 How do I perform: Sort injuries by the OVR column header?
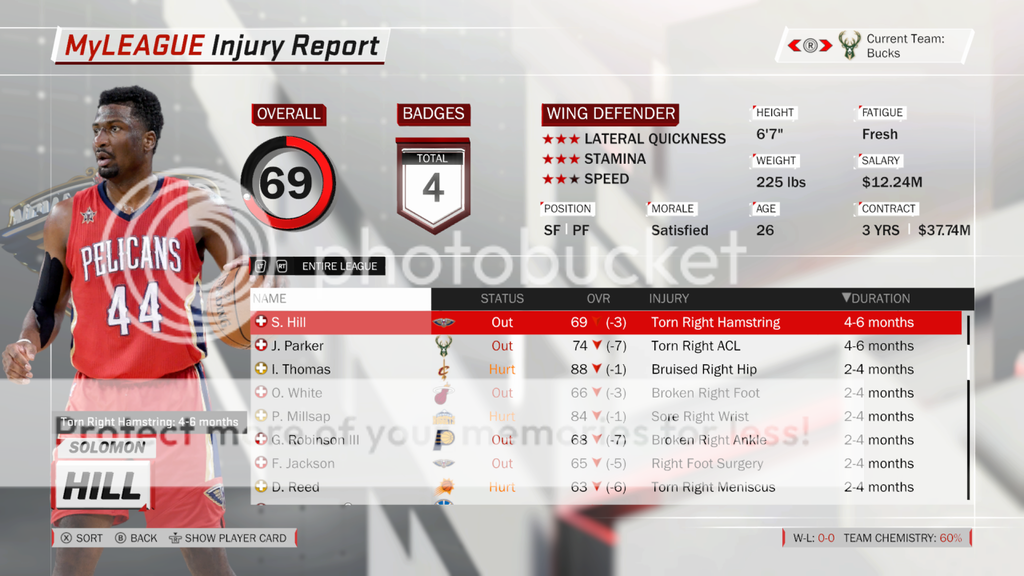(598, 298)
